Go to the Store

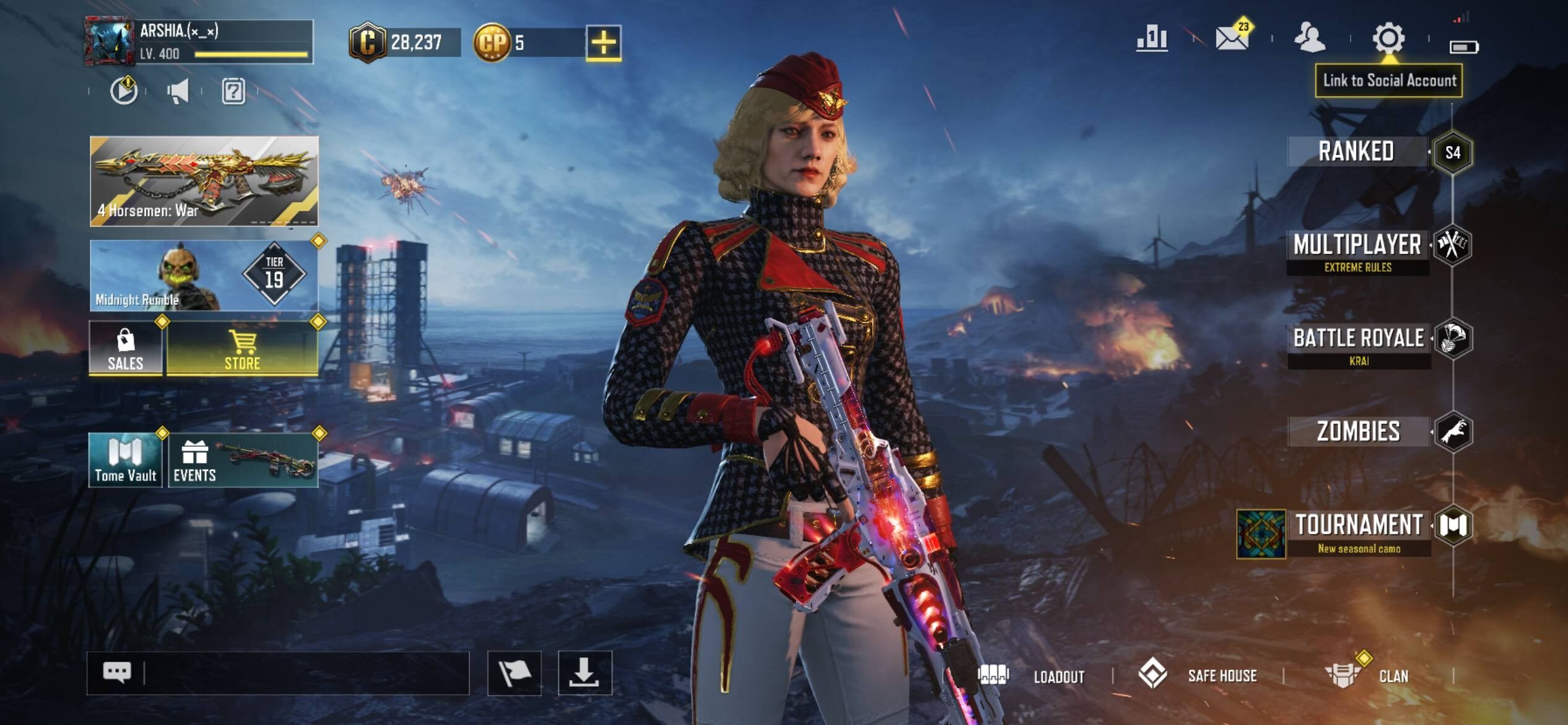[x=242, y=348]
